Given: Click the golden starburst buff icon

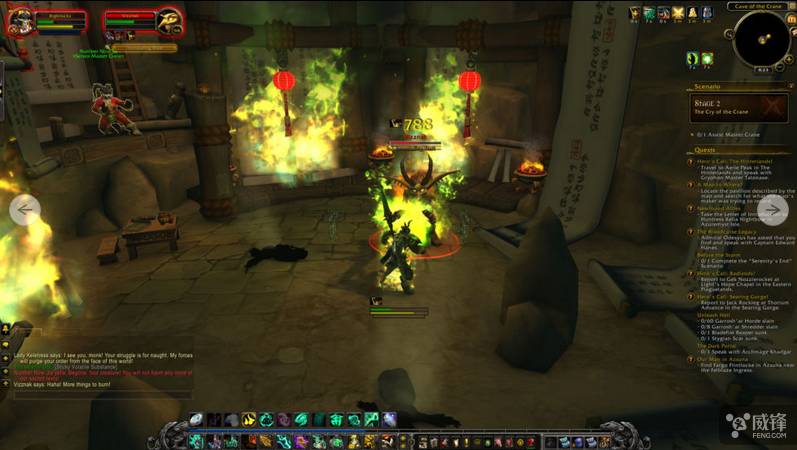Looking at the screenshot, I should 678,13.
